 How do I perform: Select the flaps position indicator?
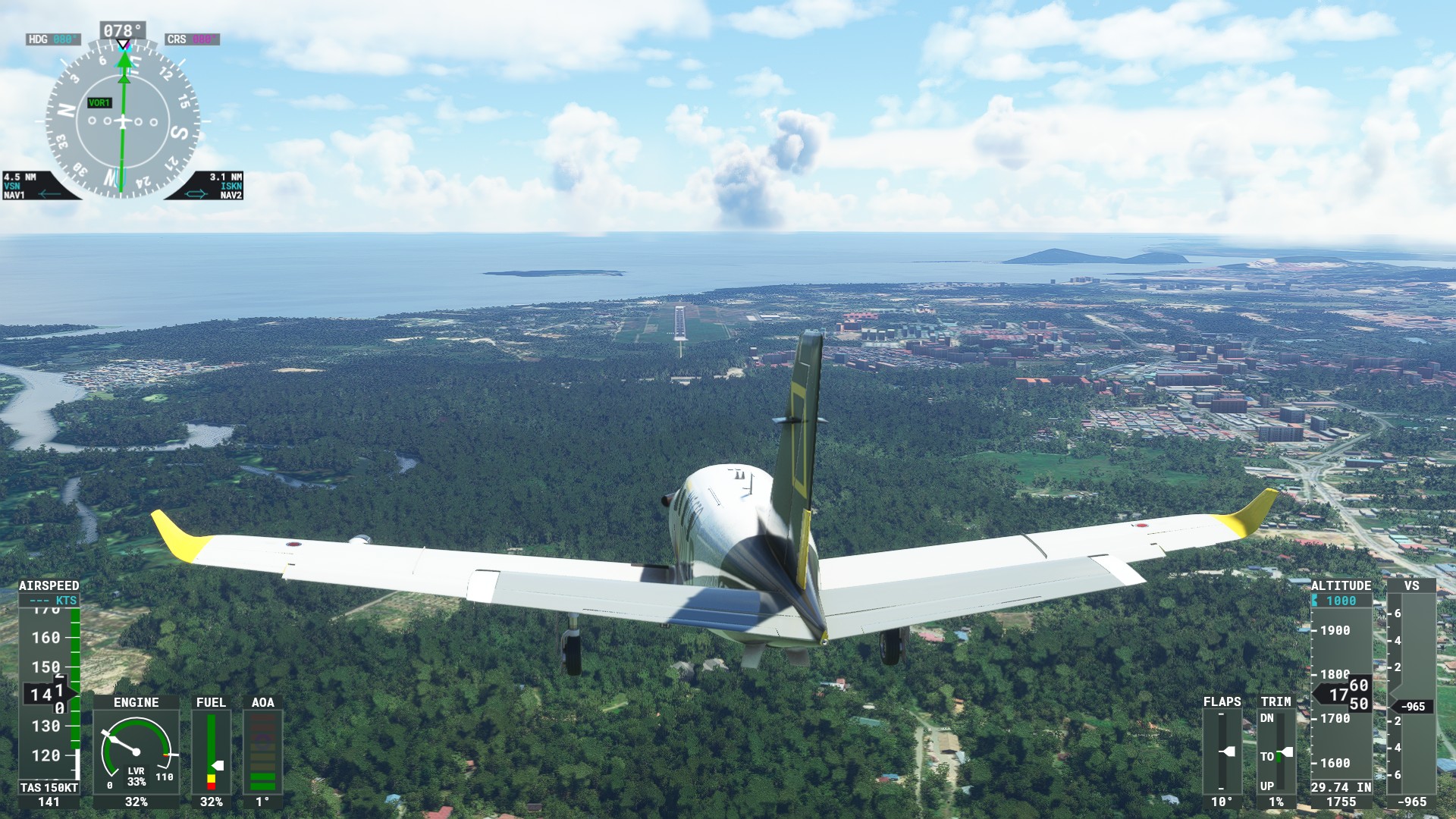click(x=1222, y=752)
